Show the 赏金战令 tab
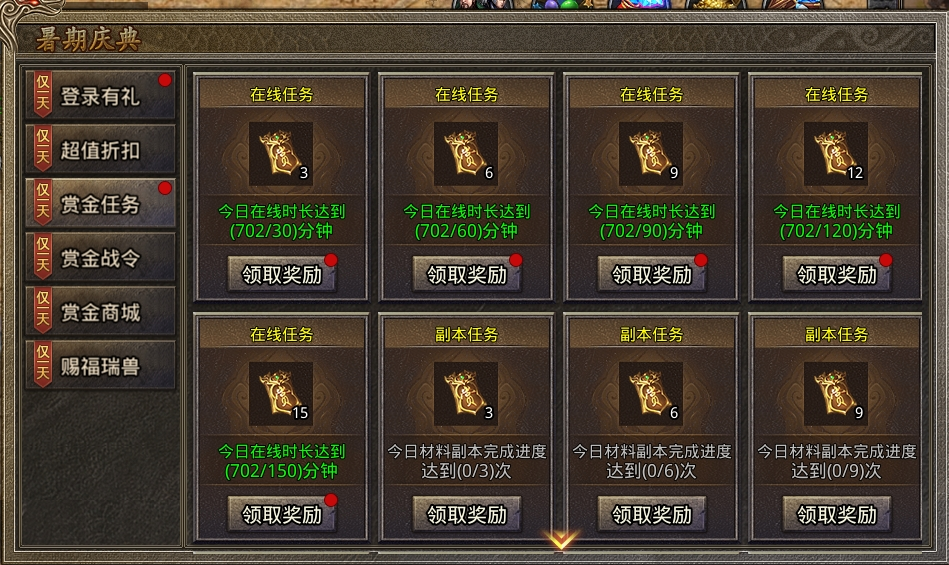Image resolution: width=949 pixels, height=565 pixels. (x=100, y=258)
